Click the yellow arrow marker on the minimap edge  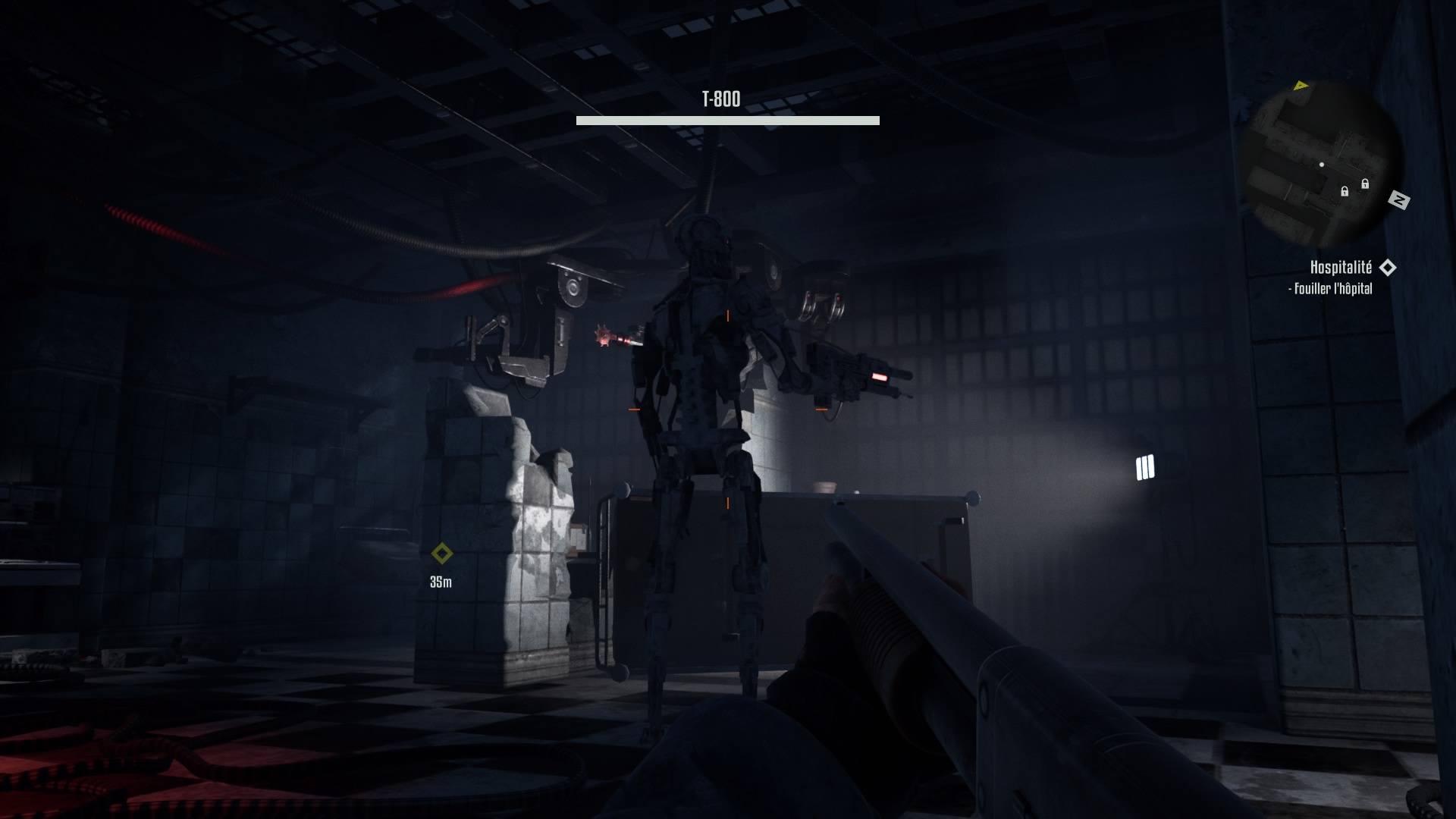click(1301, 86)
